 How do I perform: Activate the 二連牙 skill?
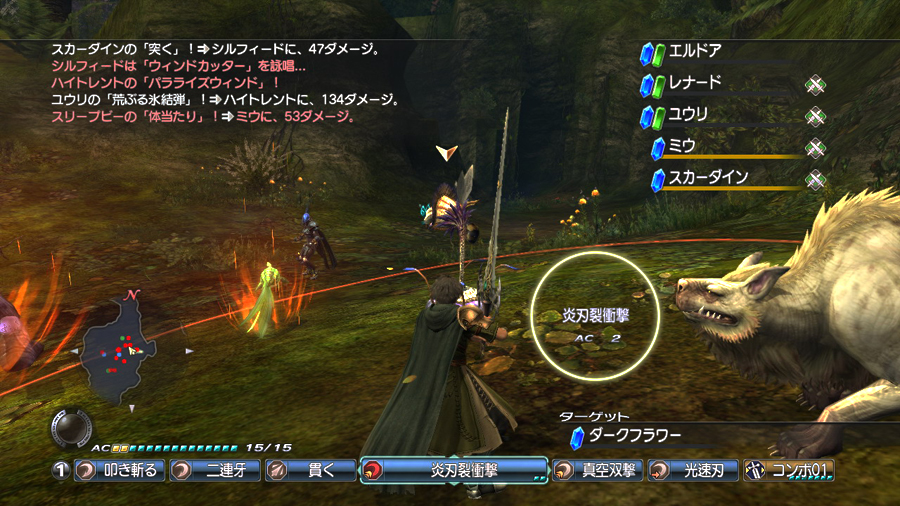pyautogui.click(x=215, y=470)
